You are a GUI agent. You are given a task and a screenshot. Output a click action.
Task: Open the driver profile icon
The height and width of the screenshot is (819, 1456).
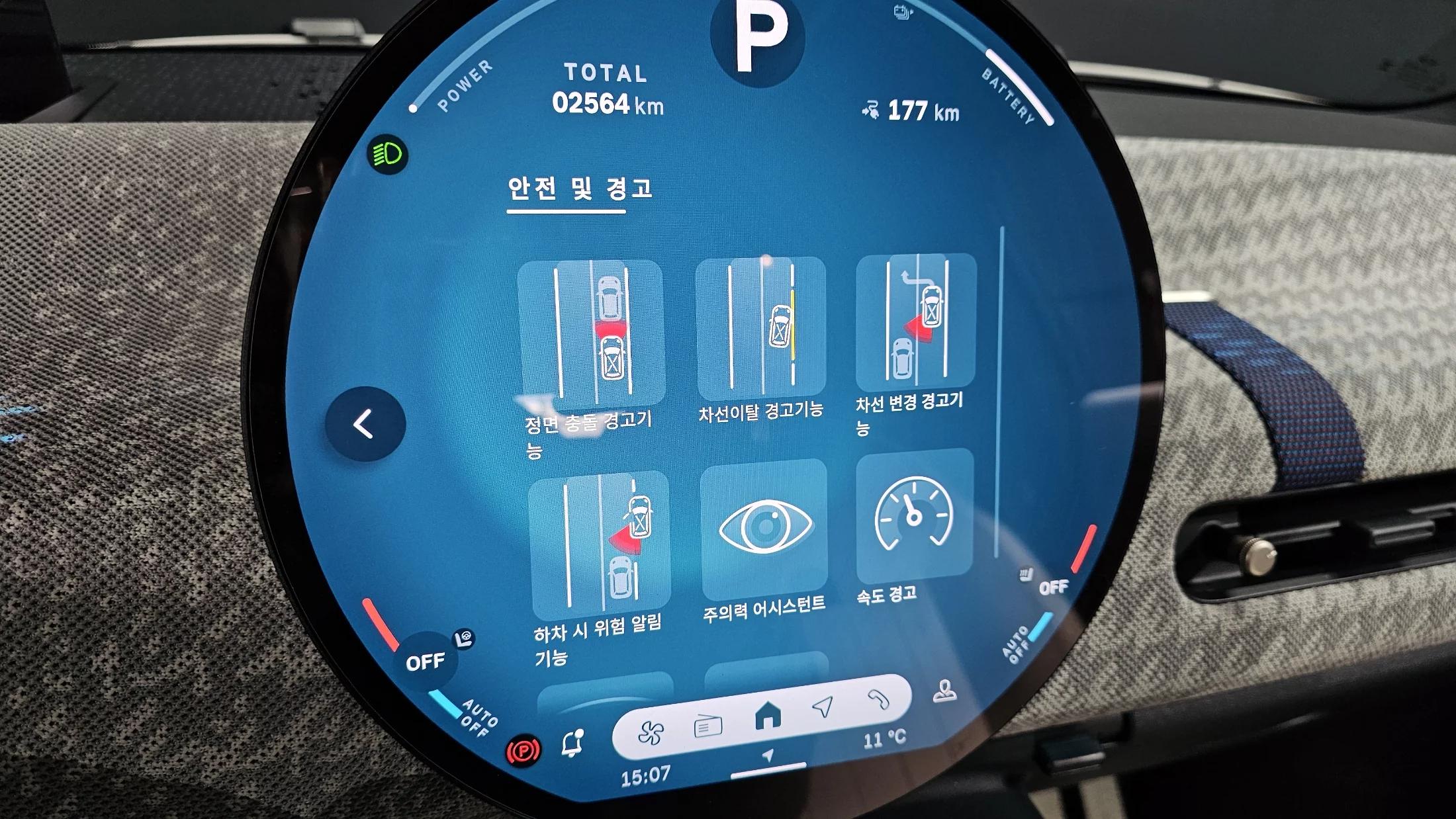tap(944, 691)
